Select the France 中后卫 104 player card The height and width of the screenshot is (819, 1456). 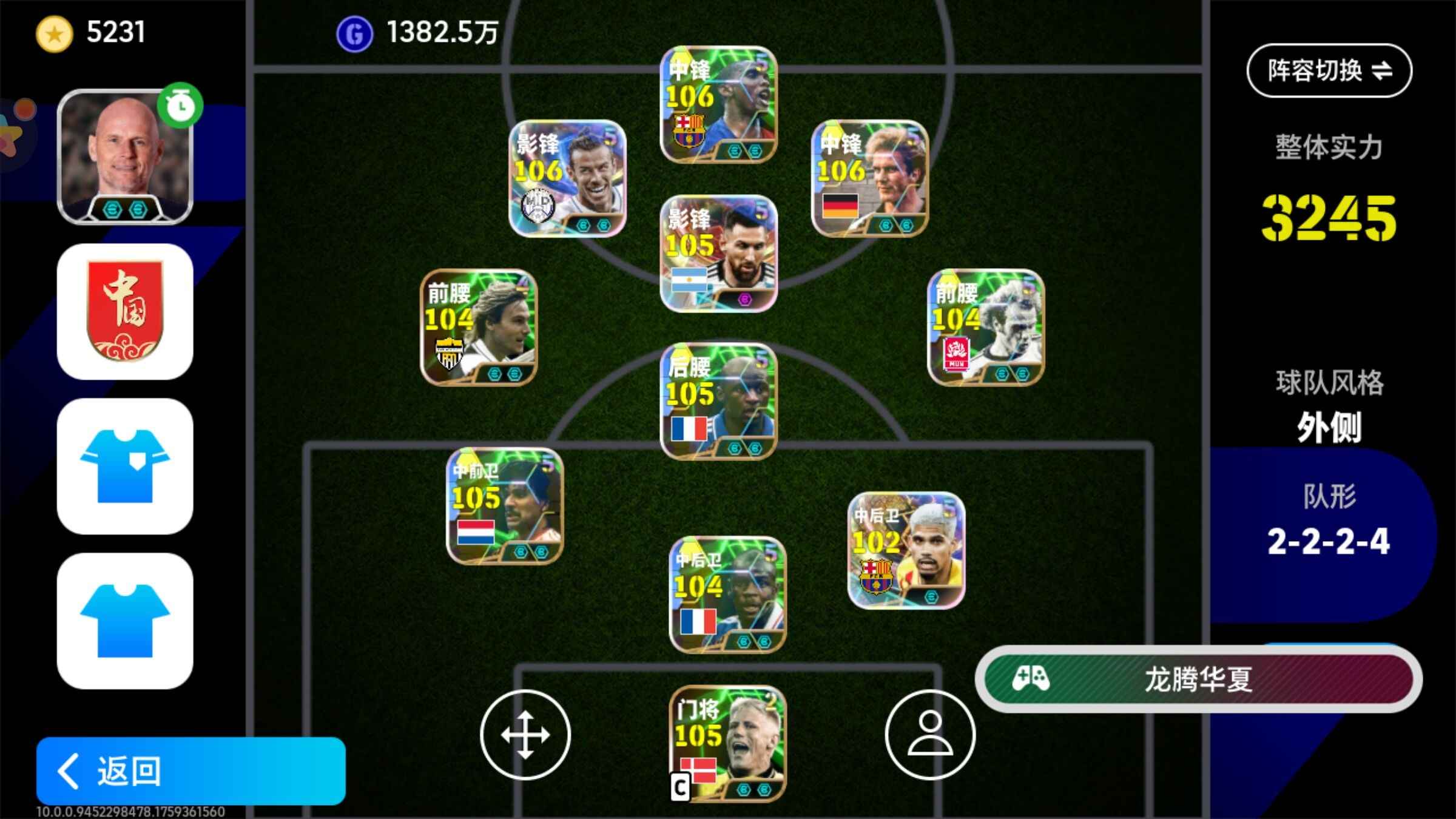click(x=727, y=595)
